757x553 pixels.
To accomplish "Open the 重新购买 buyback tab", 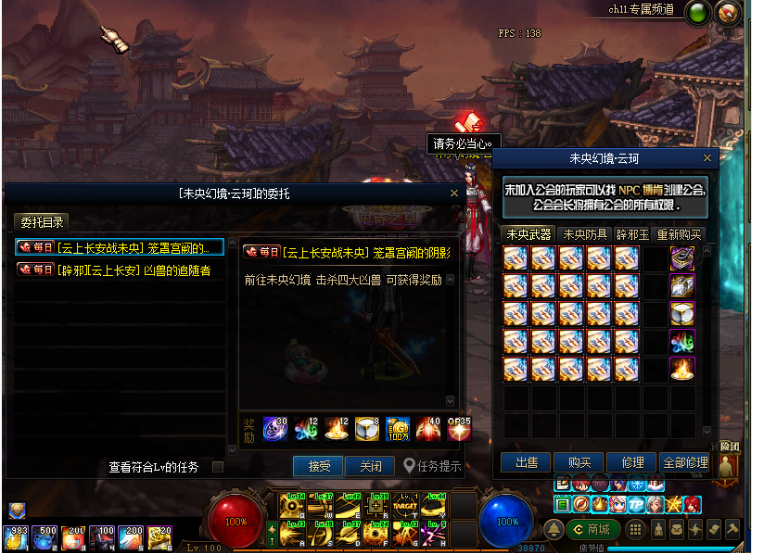I will pos(680,234).
